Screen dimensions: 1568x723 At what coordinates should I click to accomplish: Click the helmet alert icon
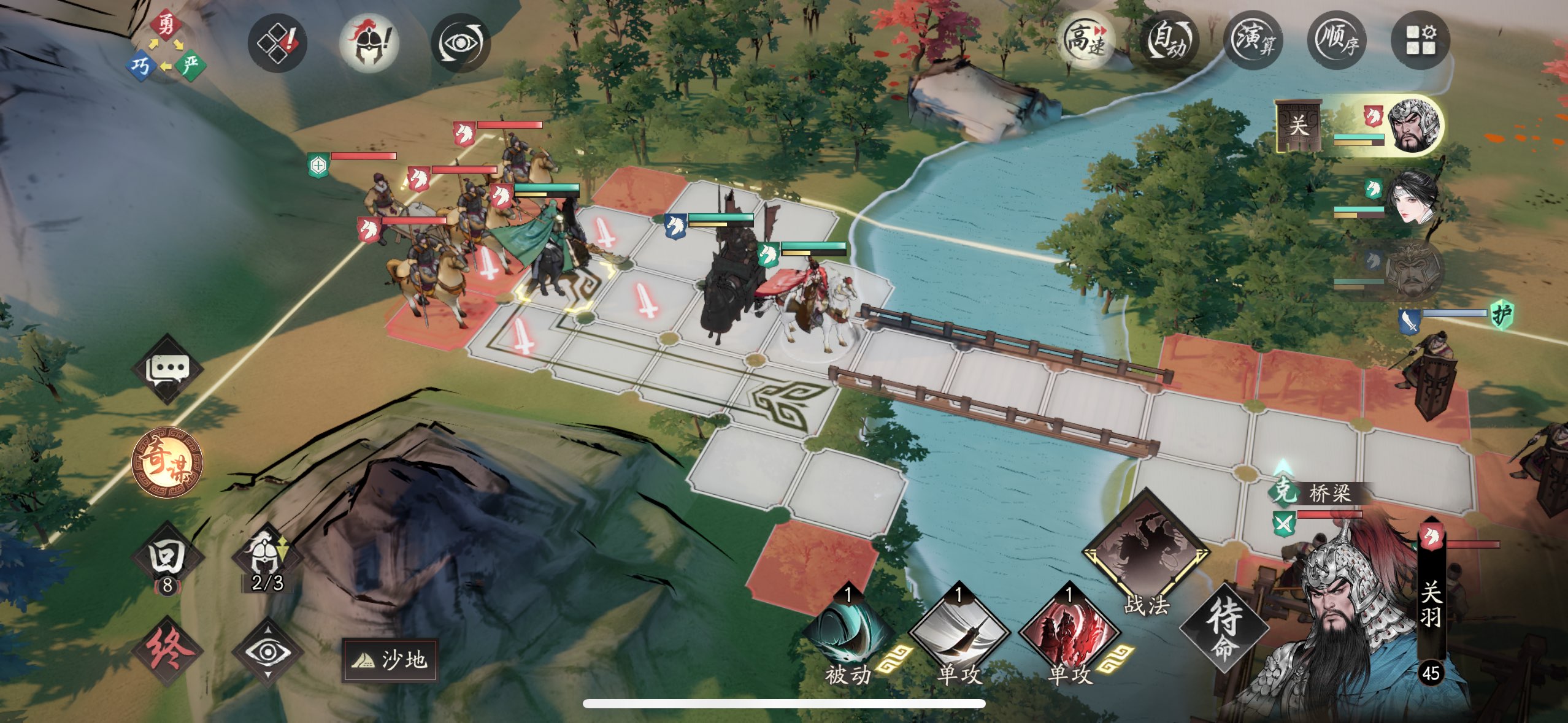tap(369, 42)
